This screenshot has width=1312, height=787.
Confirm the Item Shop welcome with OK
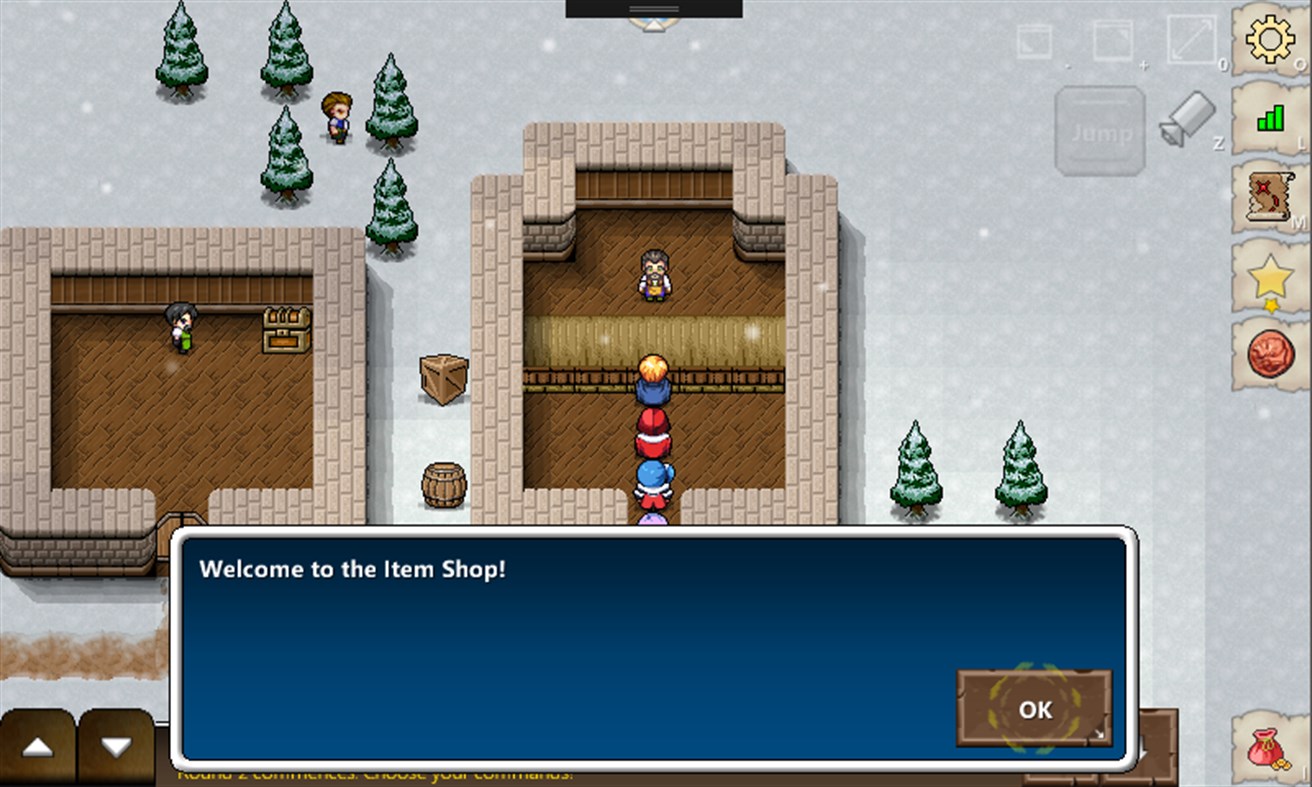coord(1034,709)
